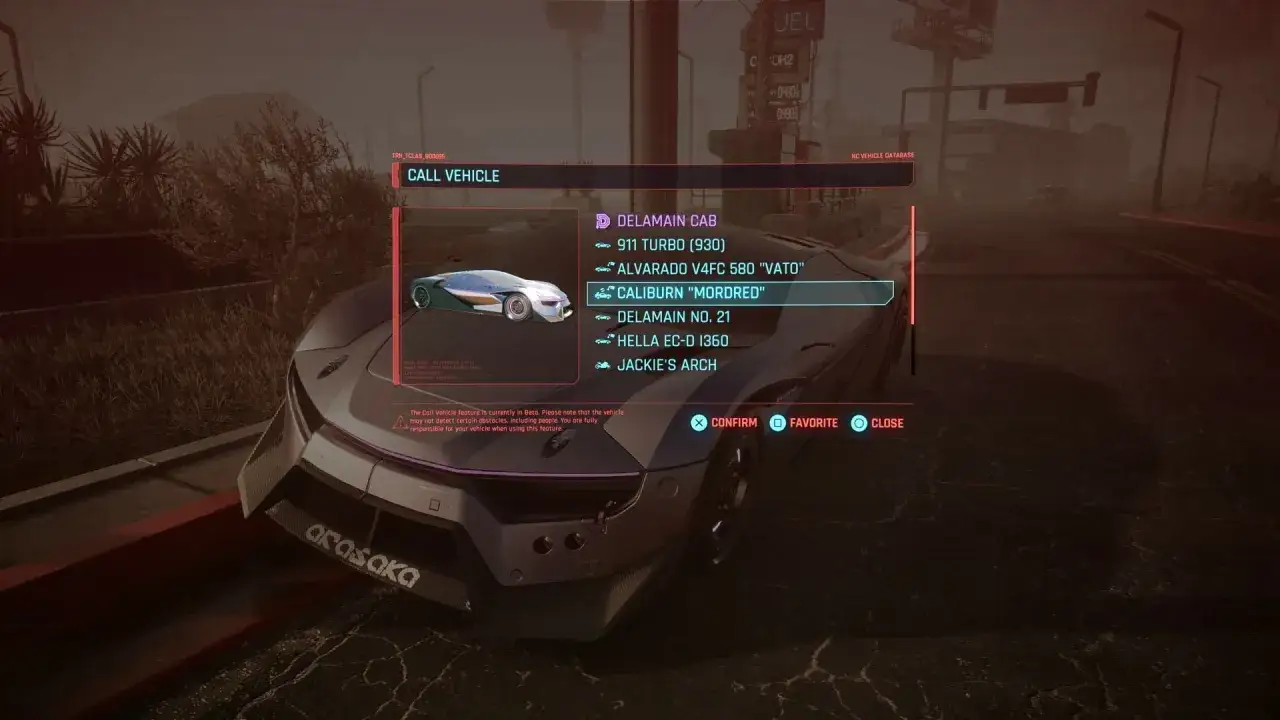Click the vehicle icon next to Hella EC-D 1360

[601, 340]
